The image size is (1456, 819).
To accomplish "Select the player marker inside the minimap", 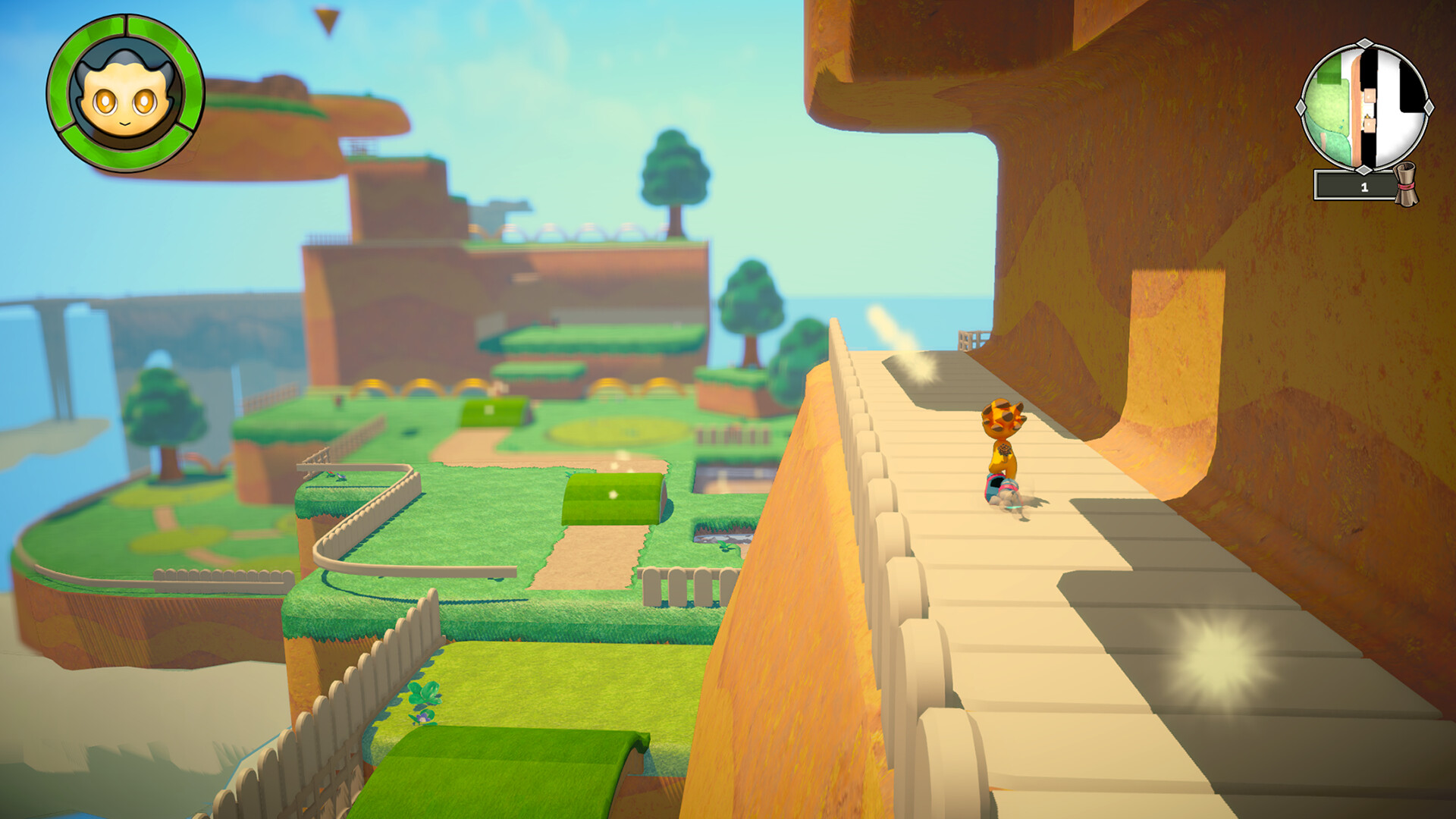I will (1367, 118).
